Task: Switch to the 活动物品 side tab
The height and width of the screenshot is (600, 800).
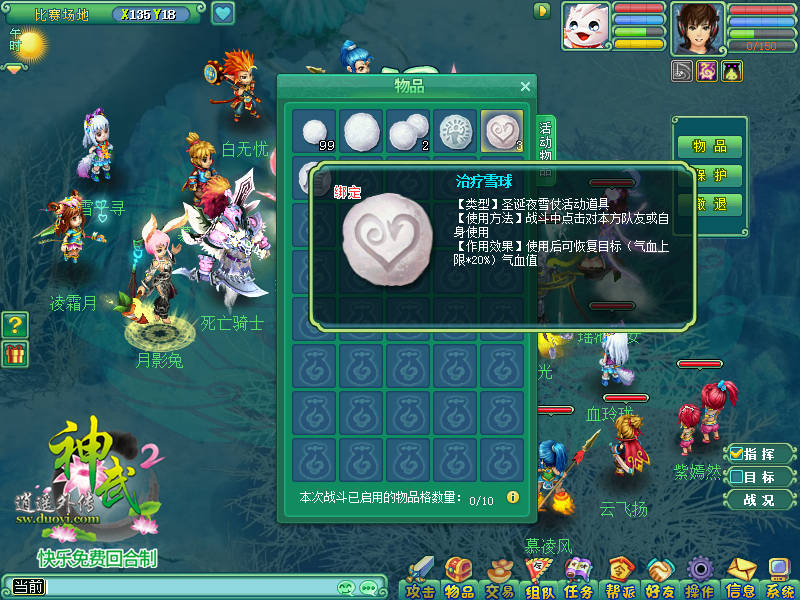Action: 546,148
